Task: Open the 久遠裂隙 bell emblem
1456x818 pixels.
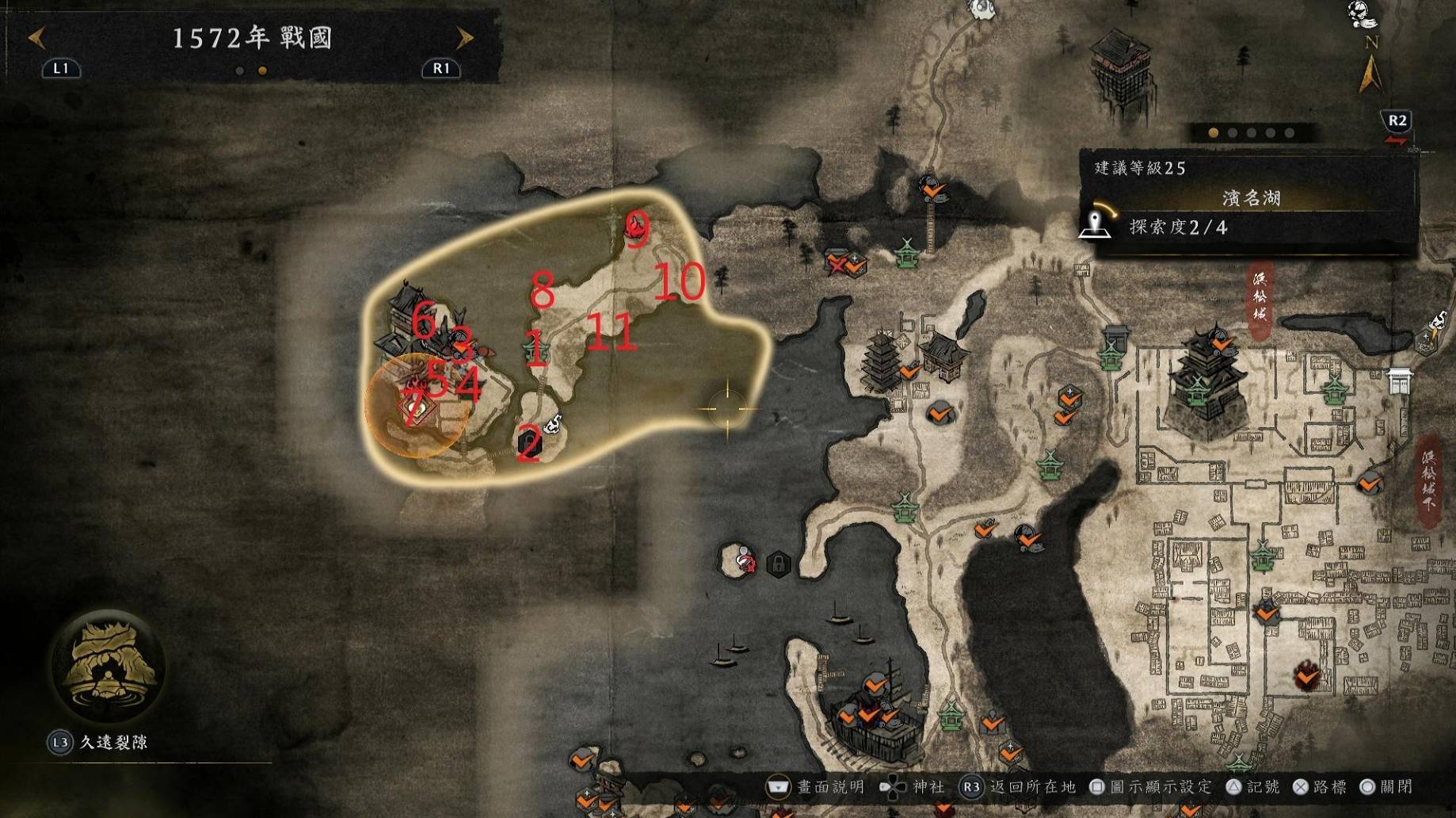Action: tap(108, 666)
